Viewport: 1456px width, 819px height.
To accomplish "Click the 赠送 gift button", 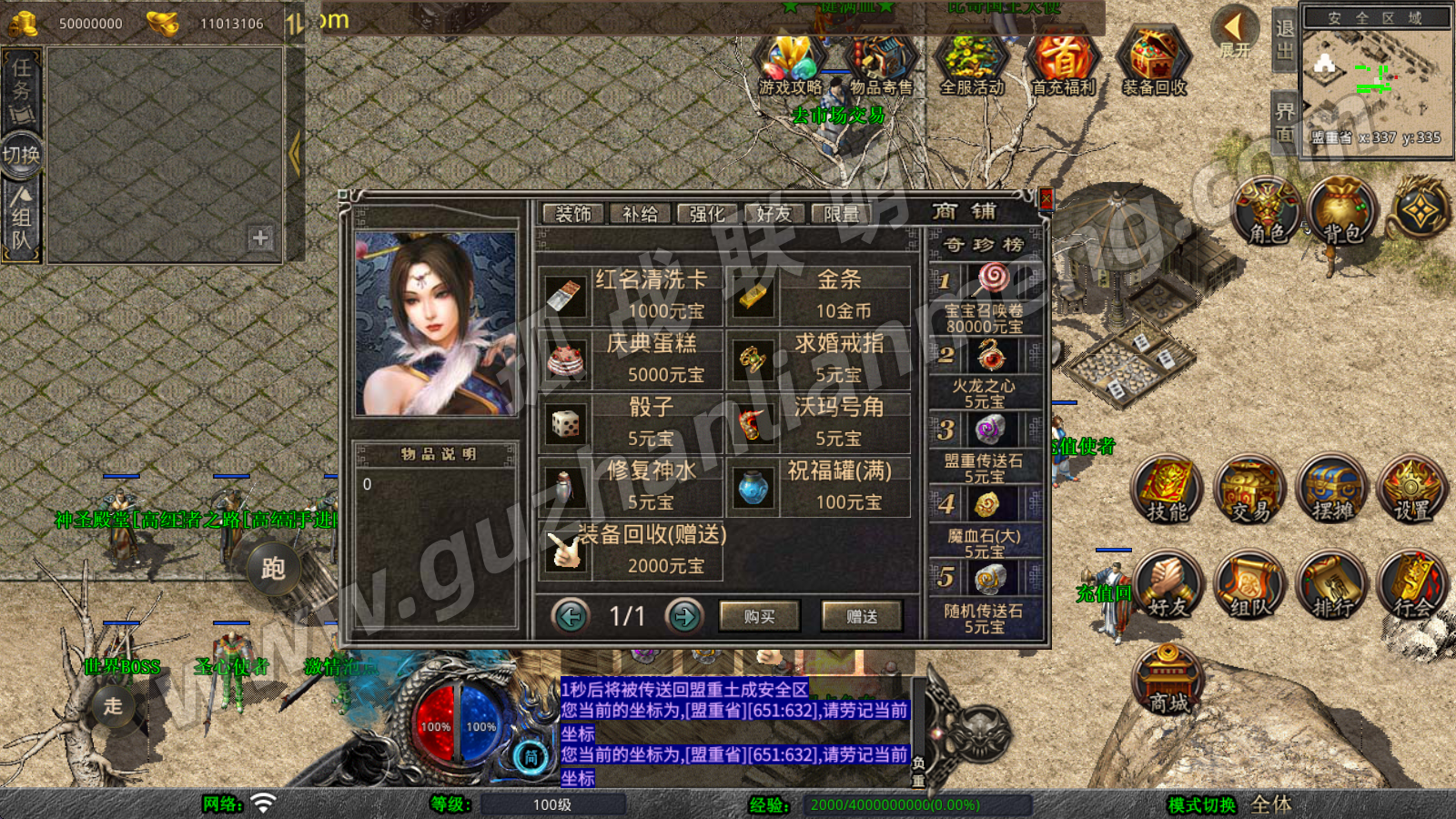I will point(861,617).
